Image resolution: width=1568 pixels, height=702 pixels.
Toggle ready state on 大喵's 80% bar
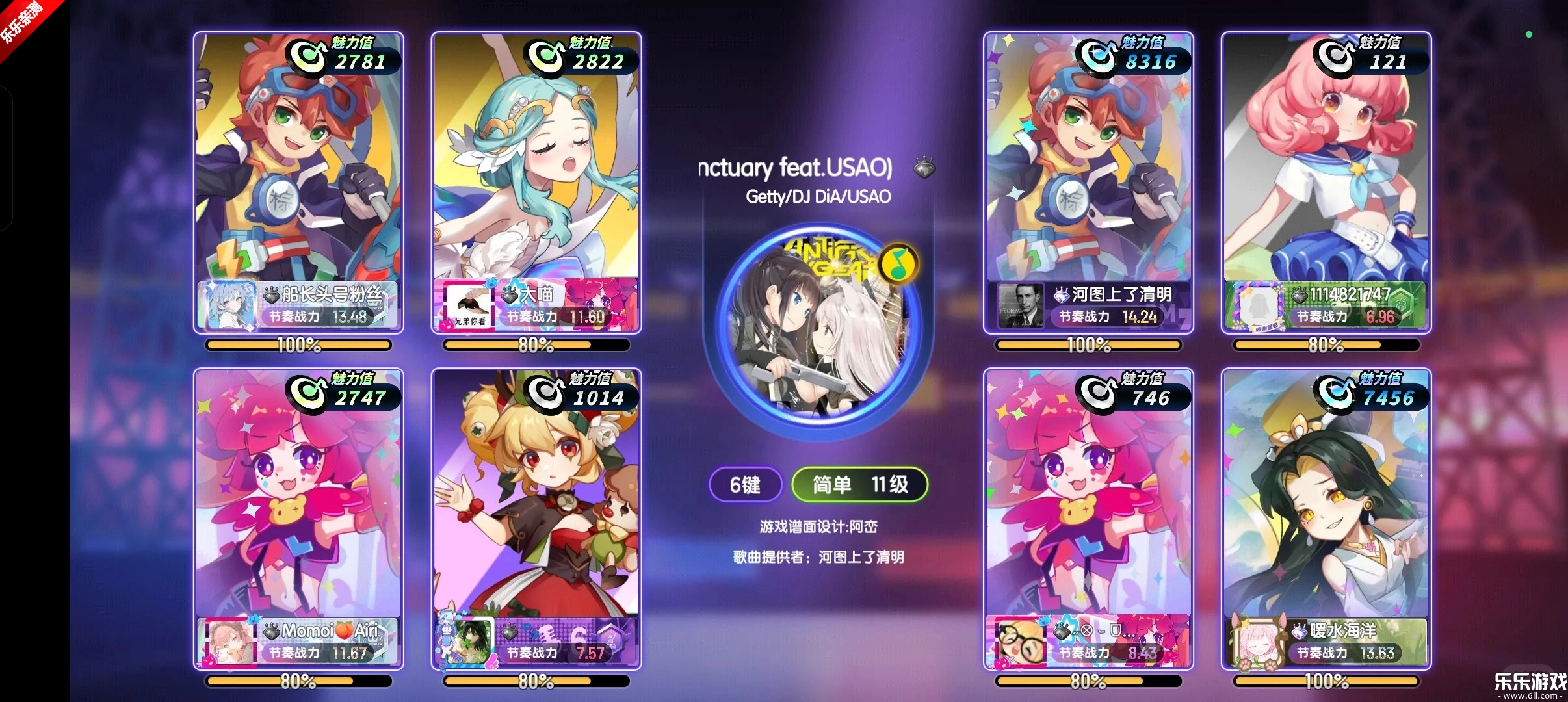pyautogui.click(x=537, y=345)
